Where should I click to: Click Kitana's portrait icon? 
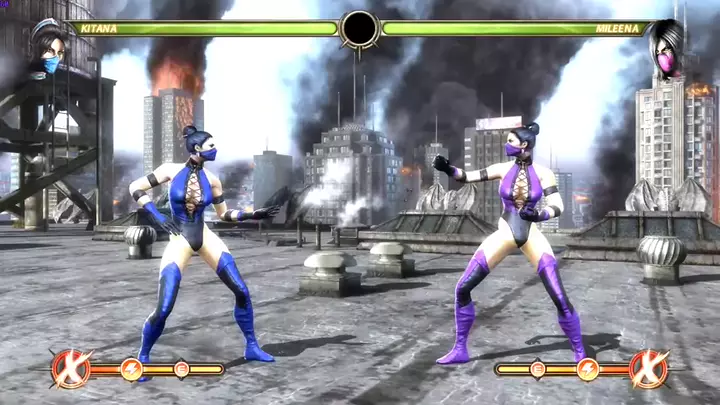click(x=48, y=51)
